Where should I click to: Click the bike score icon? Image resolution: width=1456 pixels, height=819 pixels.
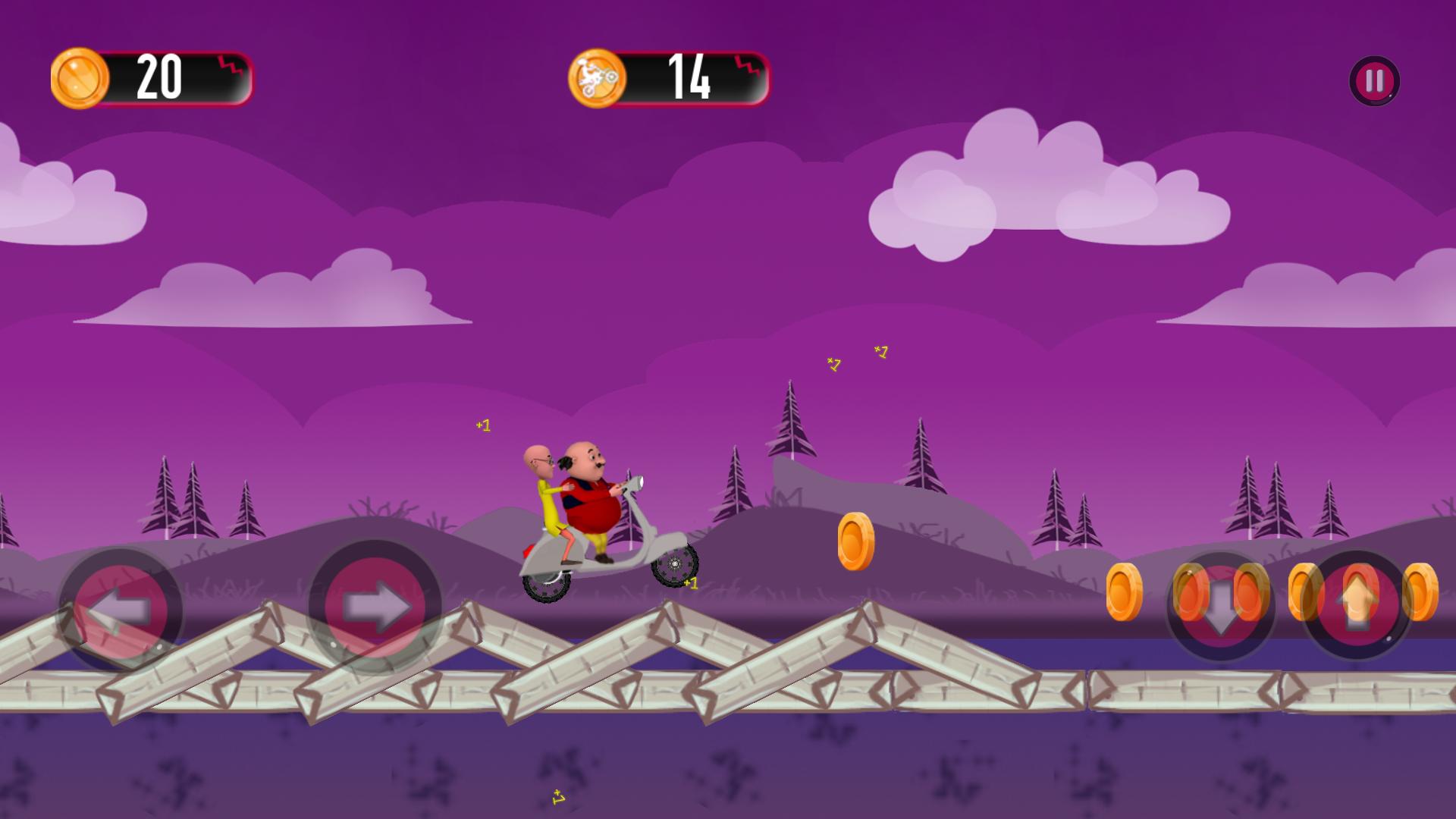coord(599,77)
